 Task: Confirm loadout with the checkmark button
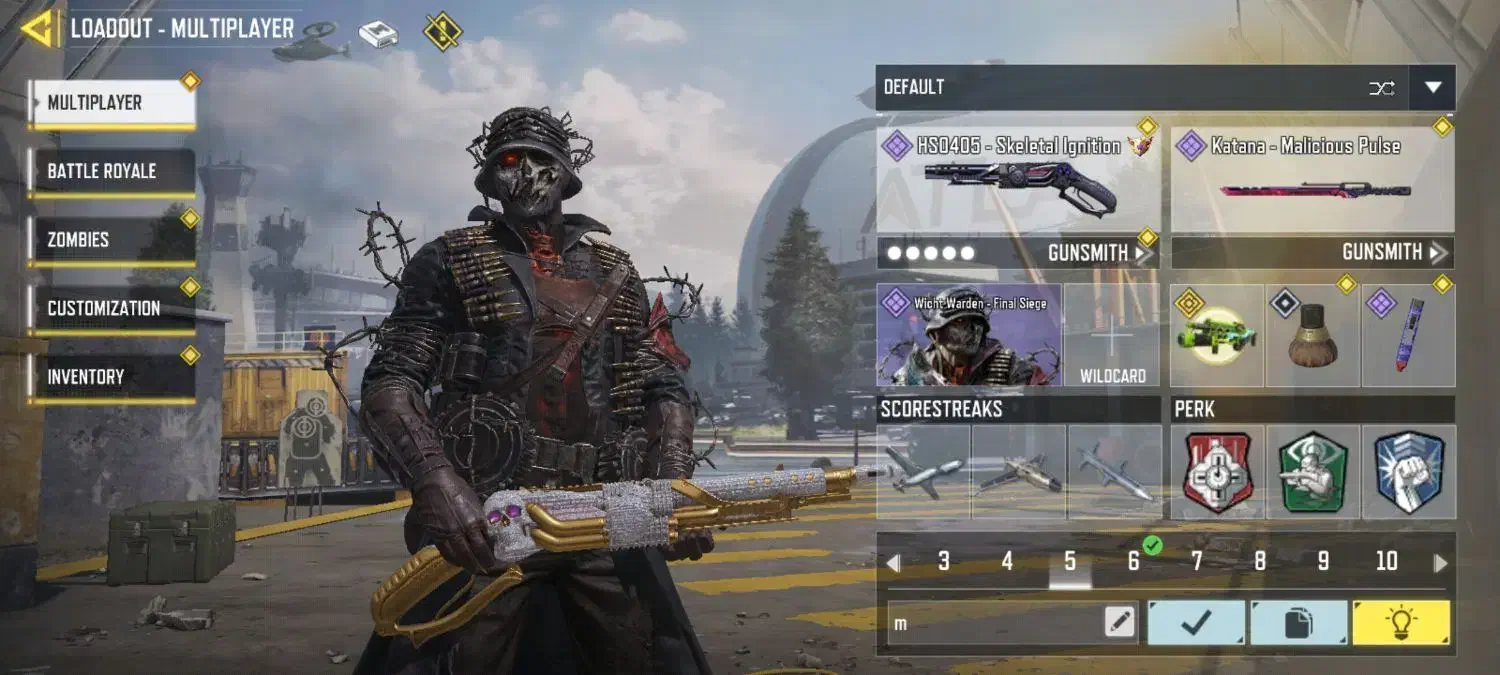coord(1196,623)
